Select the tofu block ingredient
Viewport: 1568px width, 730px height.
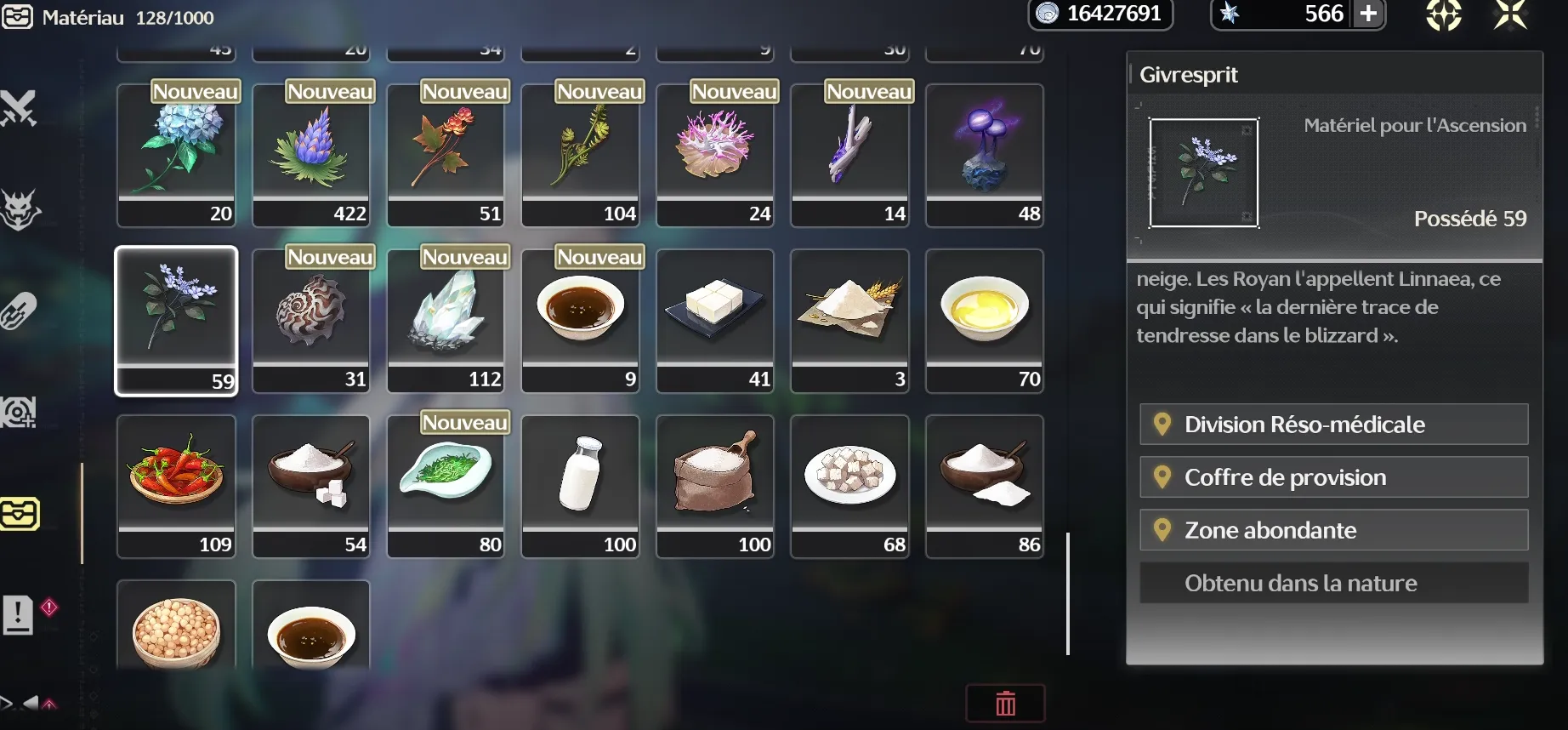(715, 319)
